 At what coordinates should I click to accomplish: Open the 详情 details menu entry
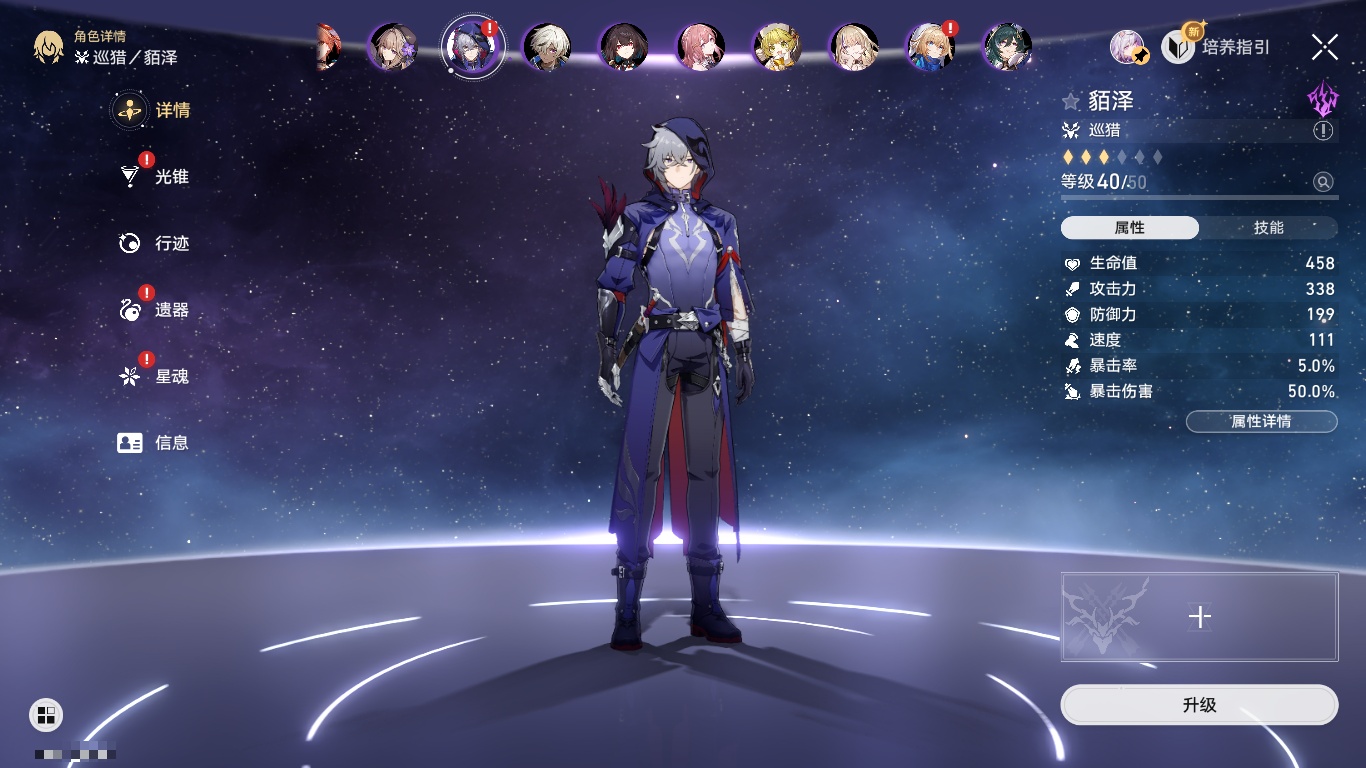[152, 110]
